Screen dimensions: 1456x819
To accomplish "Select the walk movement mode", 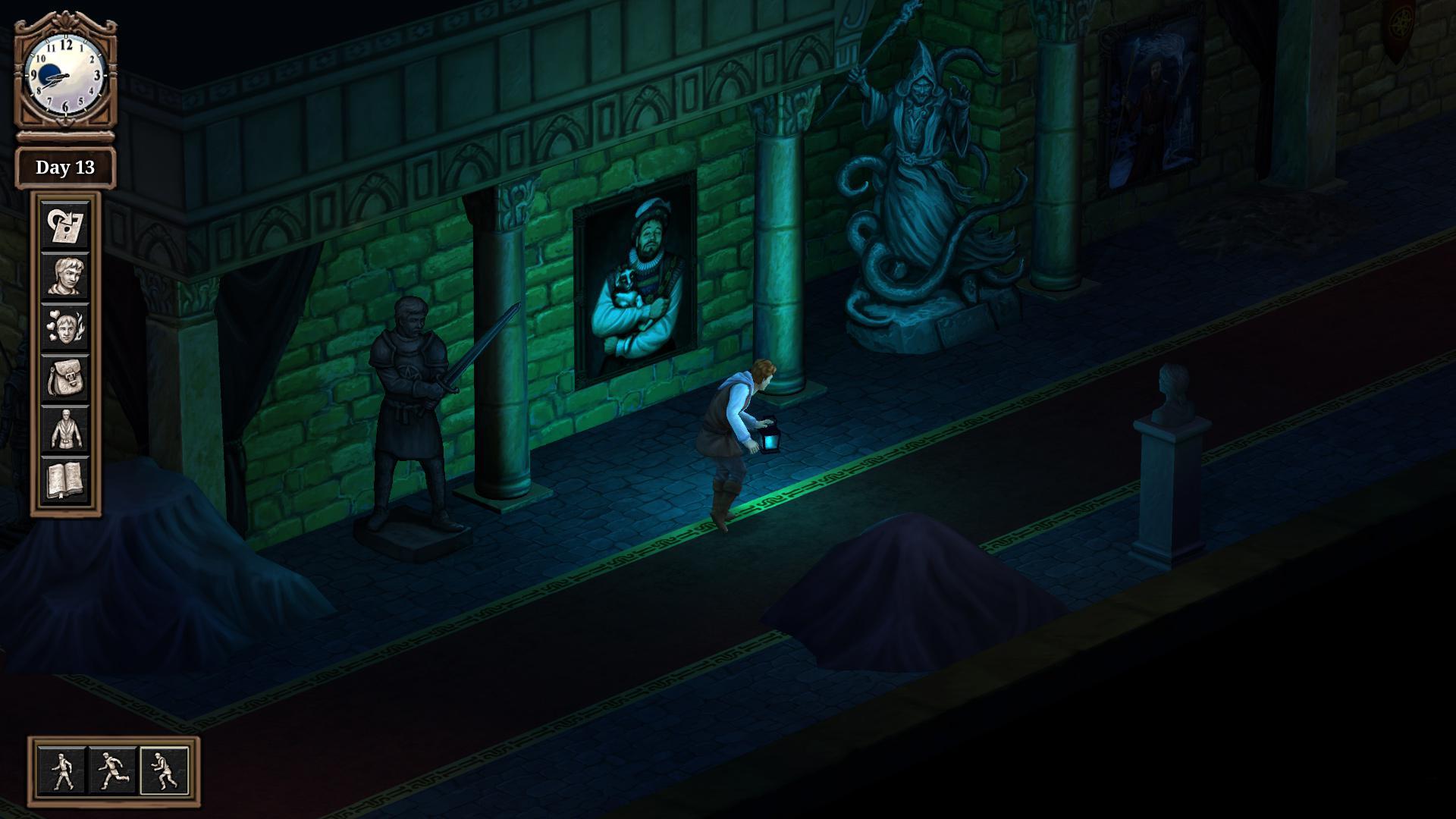I will pos(63,768).
